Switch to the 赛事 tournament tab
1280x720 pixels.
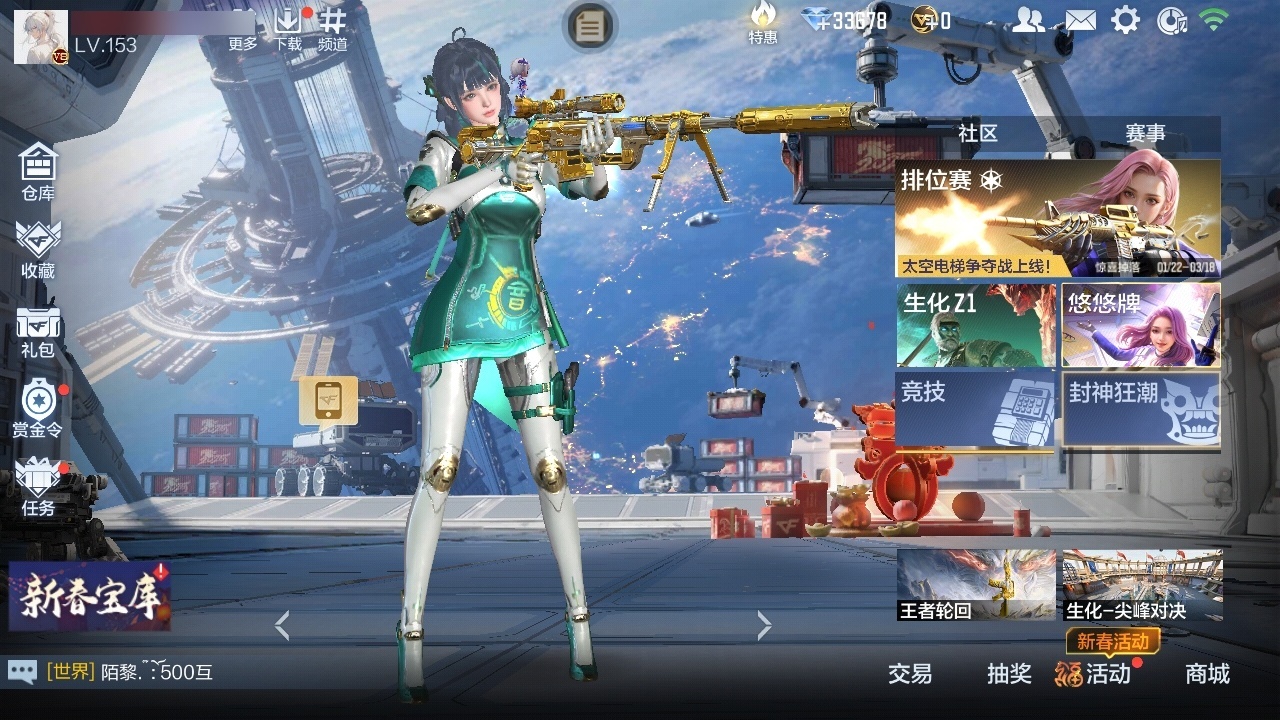[1145, 133]
